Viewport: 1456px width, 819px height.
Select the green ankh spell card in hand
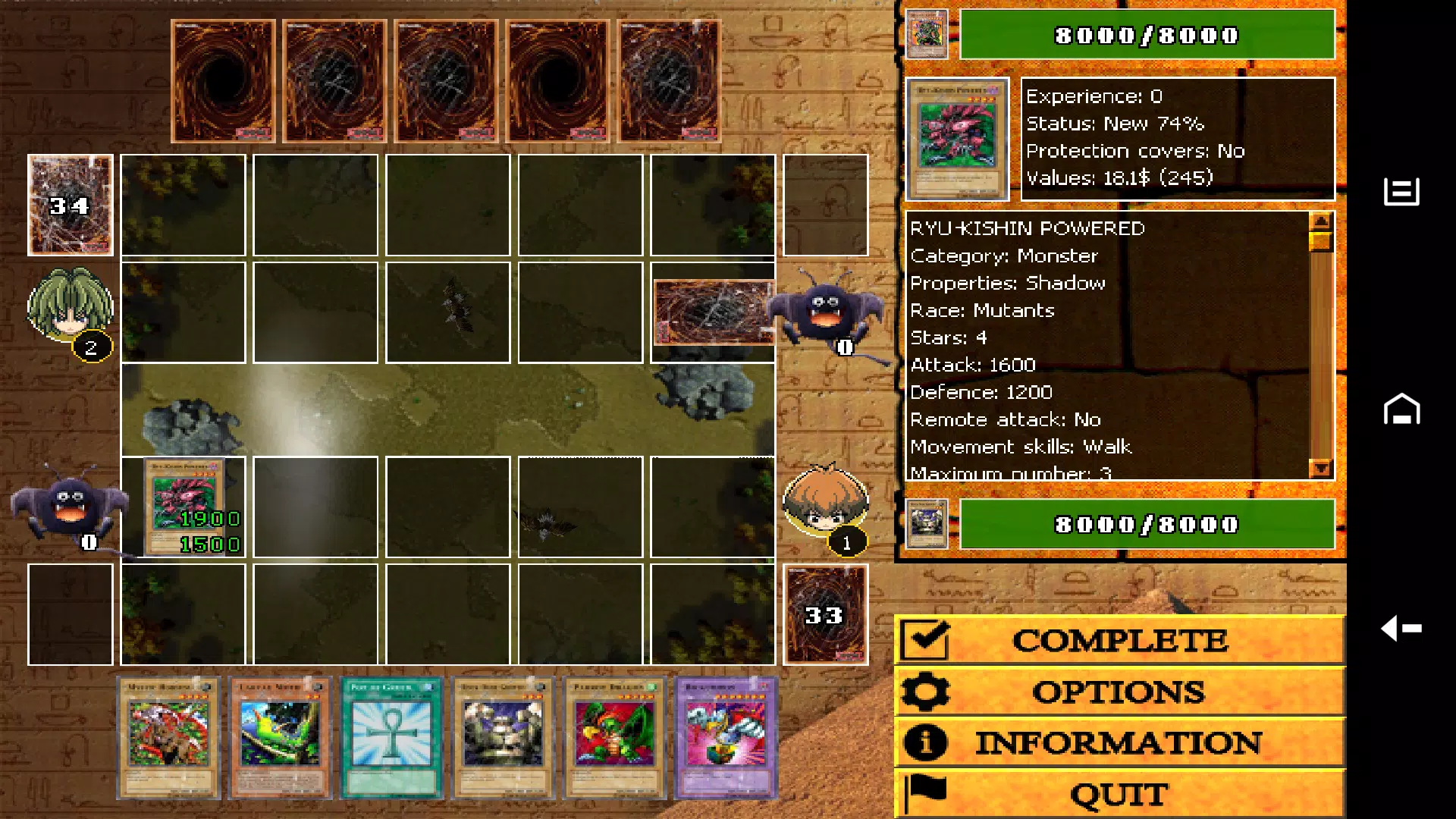click(391, 738)
